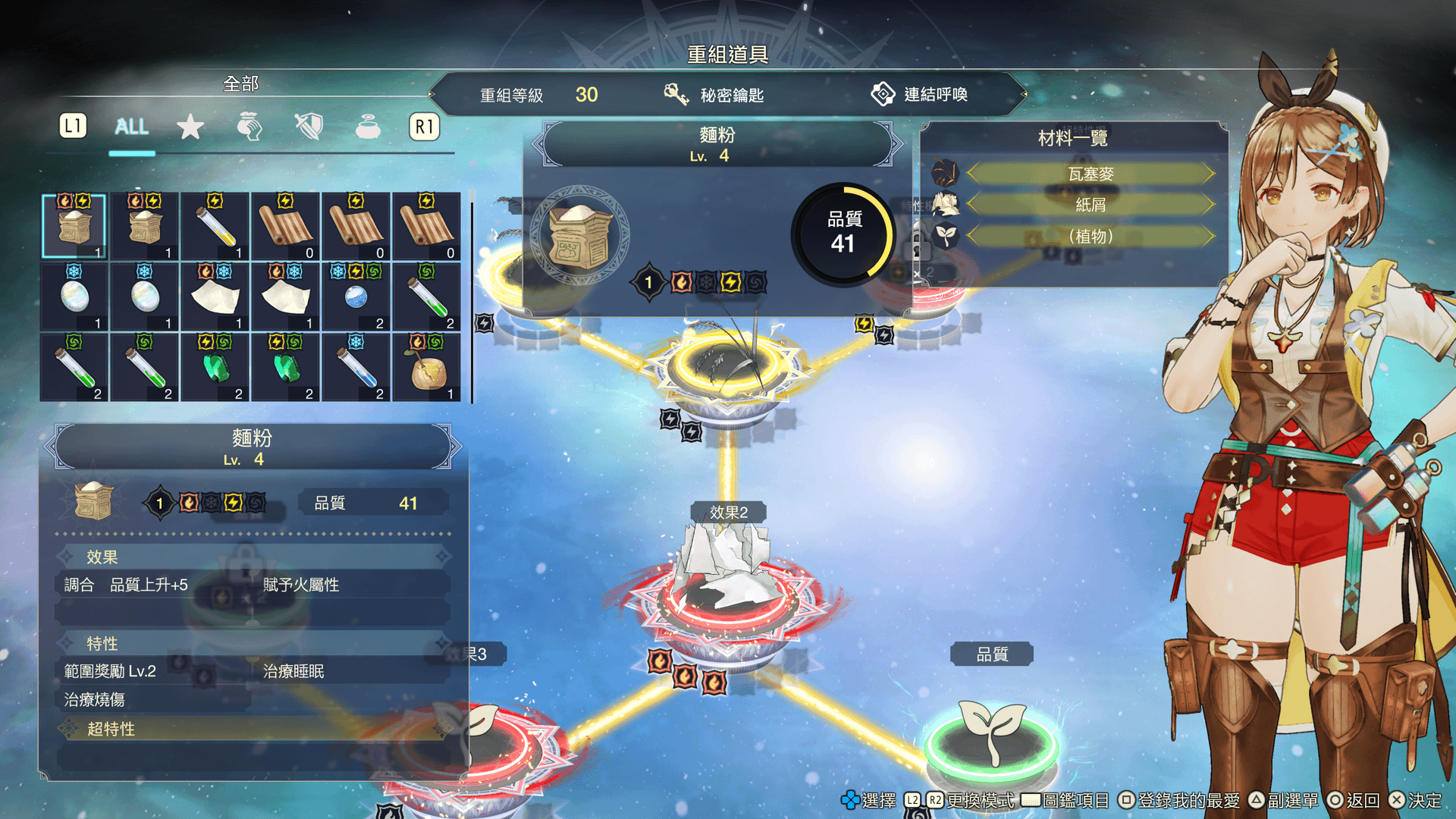Choose the blue test tube item

click(356, 367)
